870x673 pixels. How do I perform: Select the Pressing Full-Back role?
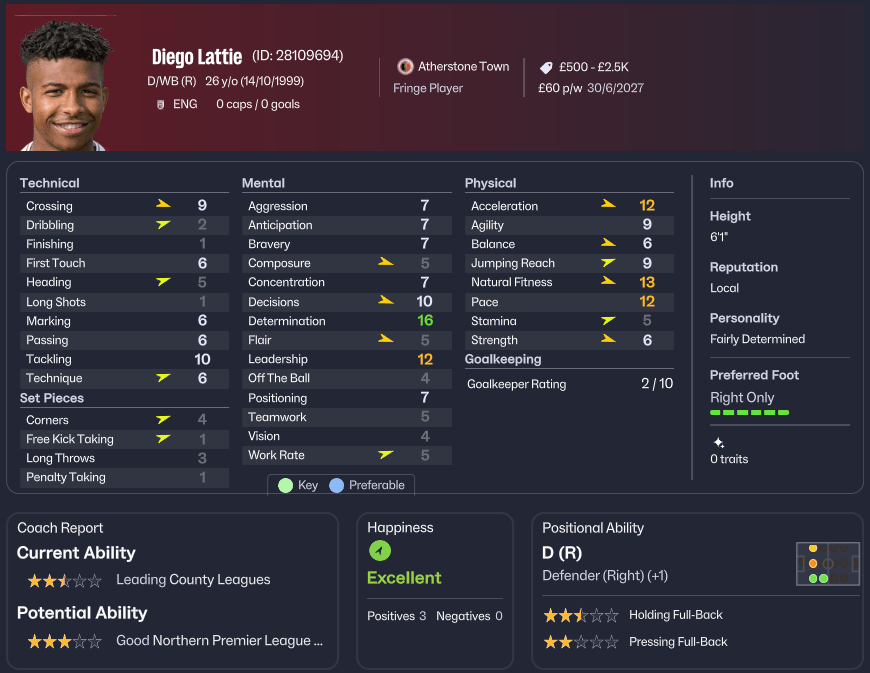(677, 642)
